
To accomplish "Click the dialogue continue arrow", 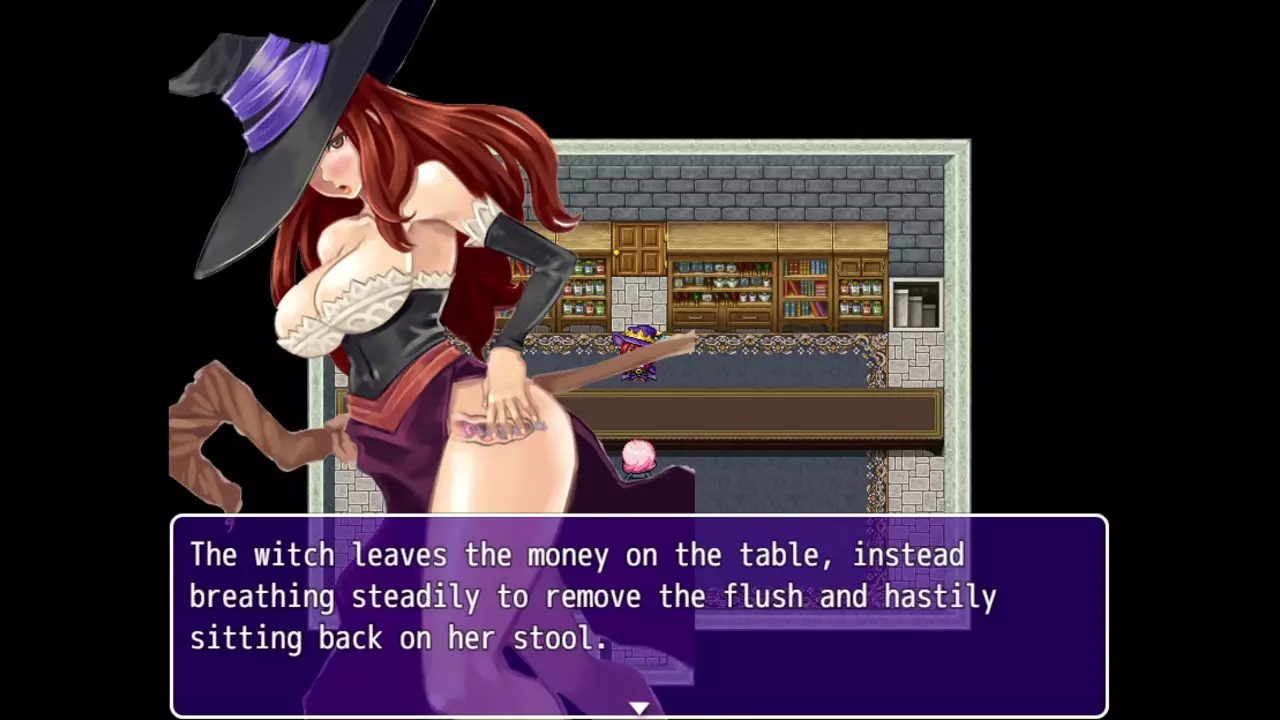I will [639, 708].
